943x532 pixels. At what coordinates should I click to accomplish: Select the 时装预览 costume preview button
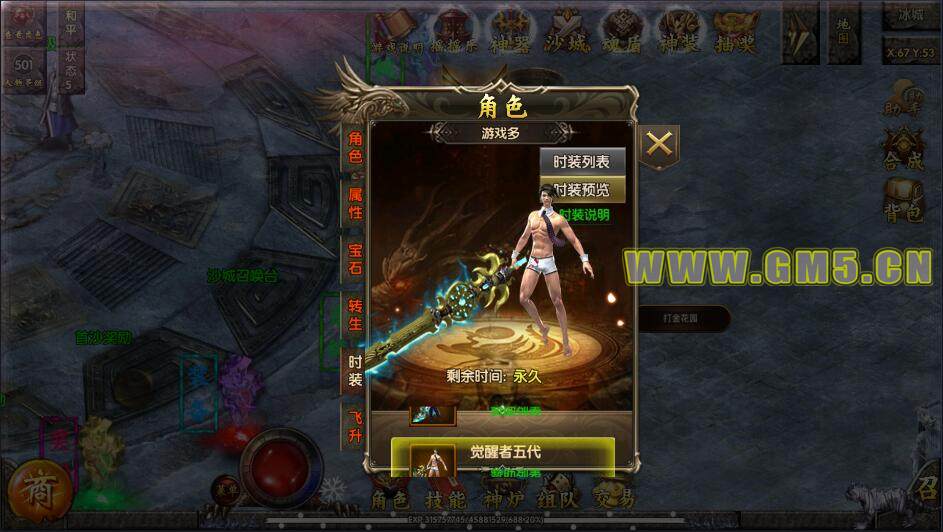coord(582,189)
